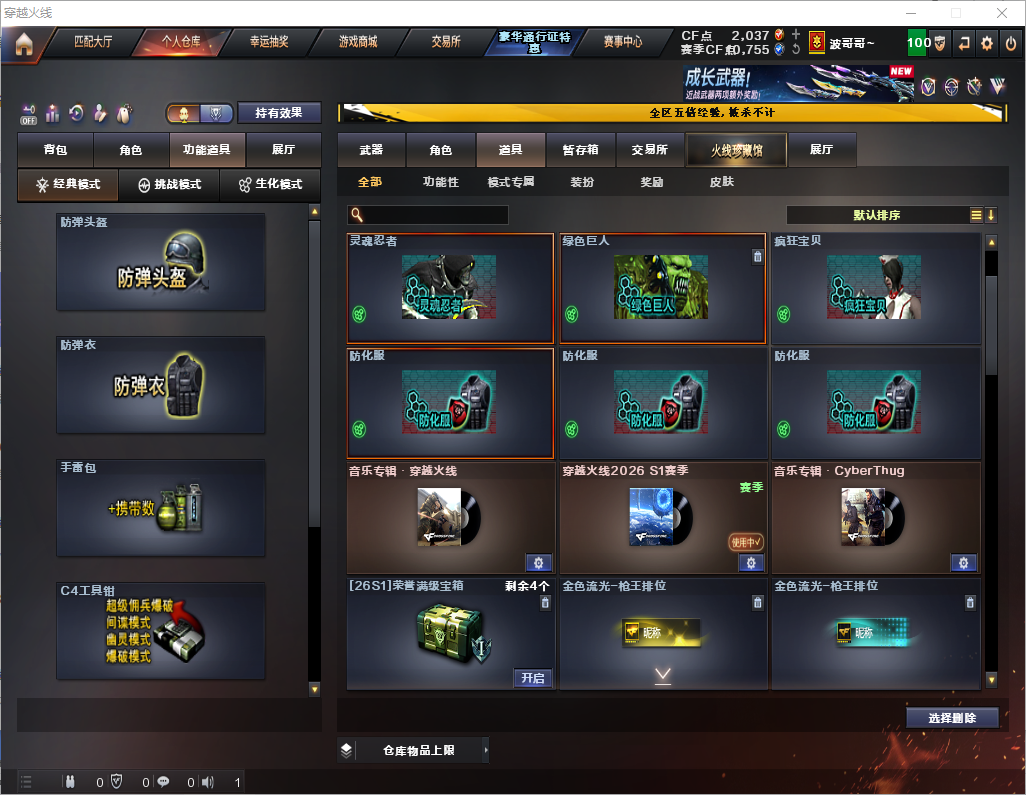
Task: Select the 挑战模式 challenge mode tab
Action: (169, 185)
